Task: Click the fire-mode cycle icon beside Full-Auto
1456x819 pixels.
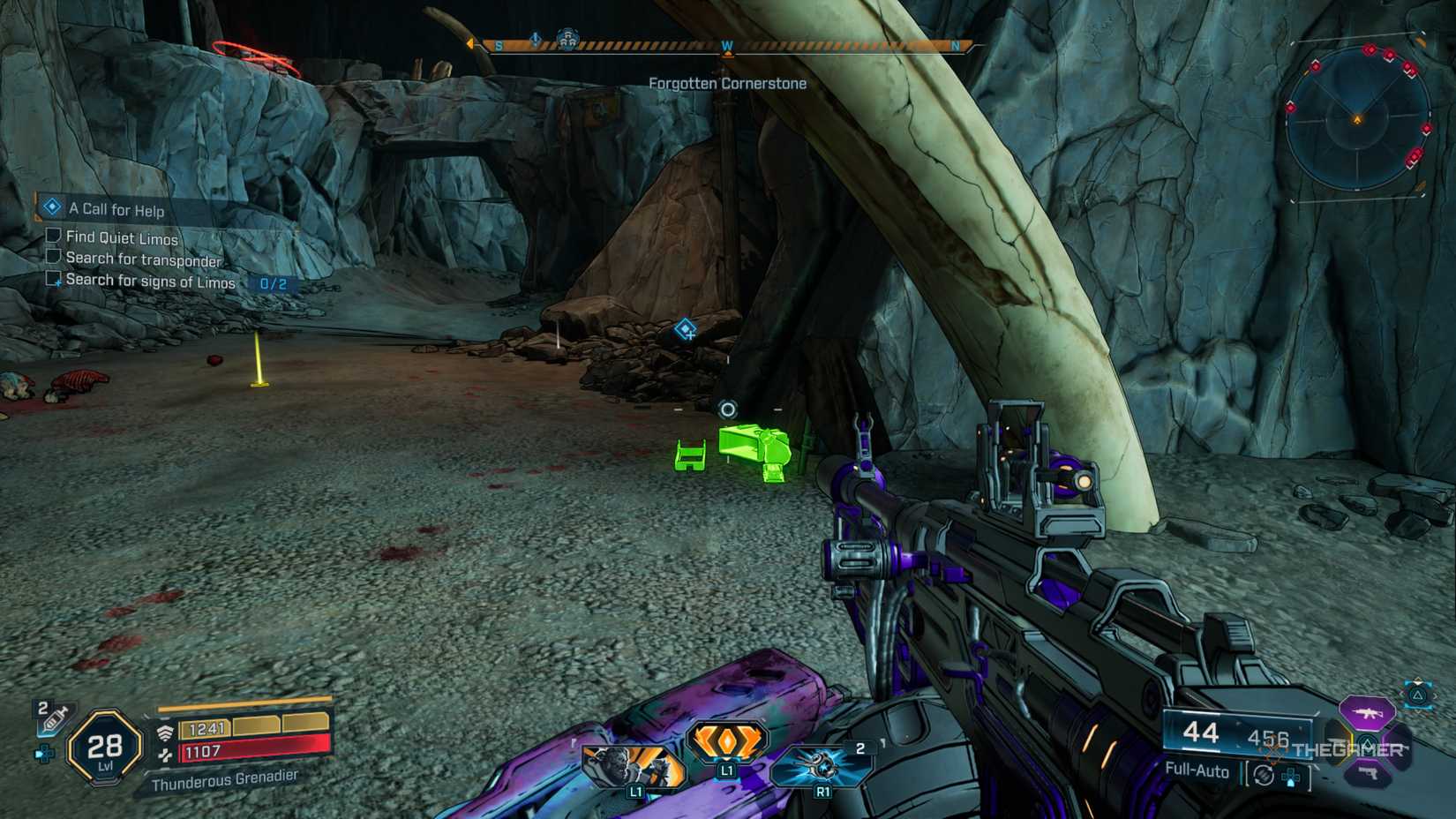Action: (1263, 775)
